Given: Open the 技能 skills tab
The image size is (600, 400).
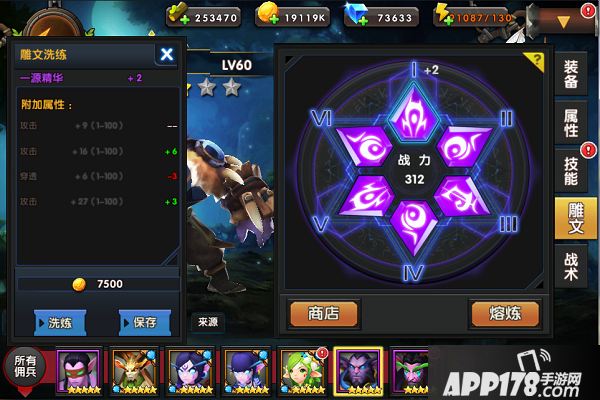Looking at the screenshot, I should [x=571, y=169].
